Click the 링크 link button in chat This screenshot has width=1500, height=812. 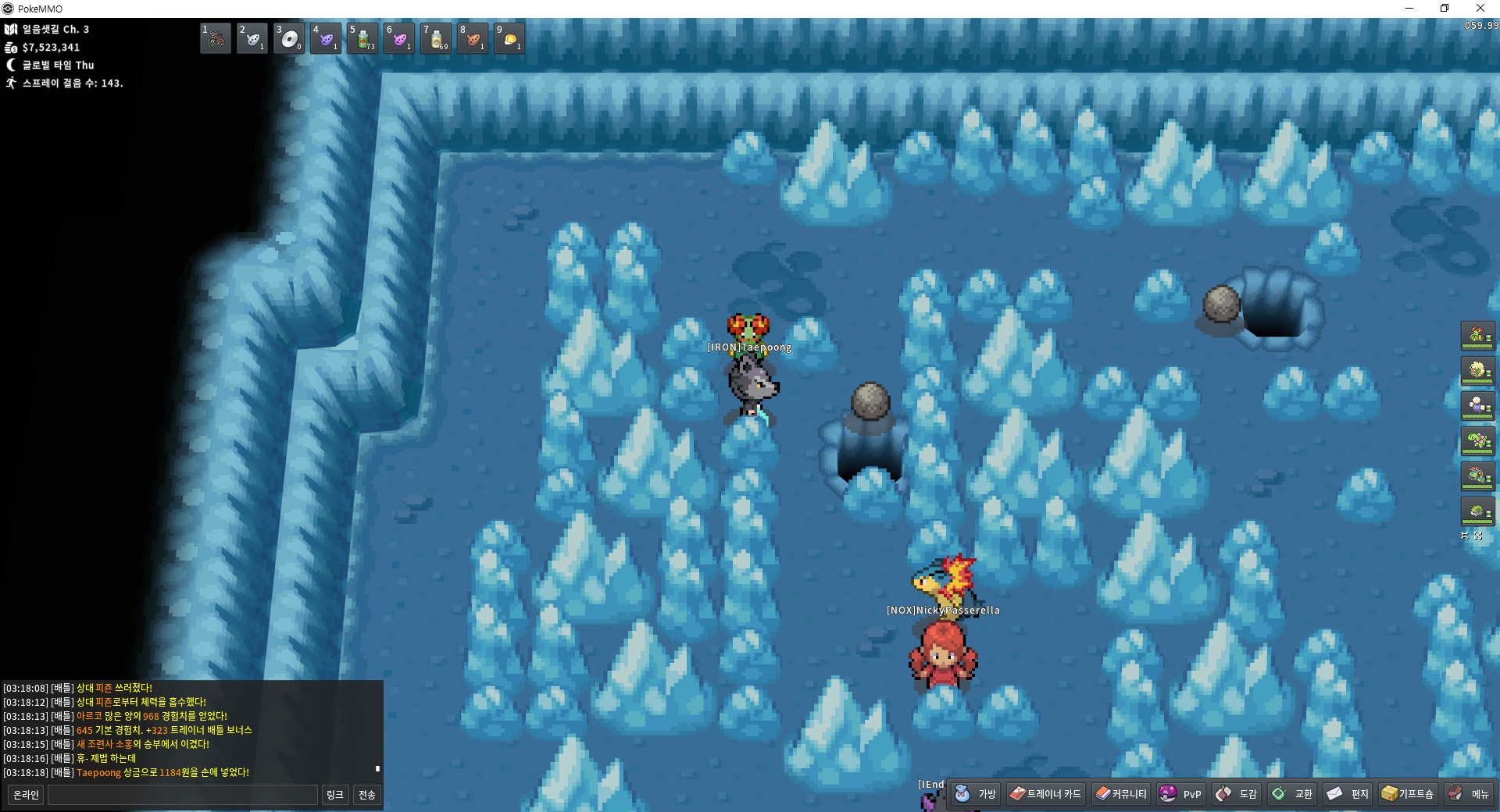coord(334,795)
